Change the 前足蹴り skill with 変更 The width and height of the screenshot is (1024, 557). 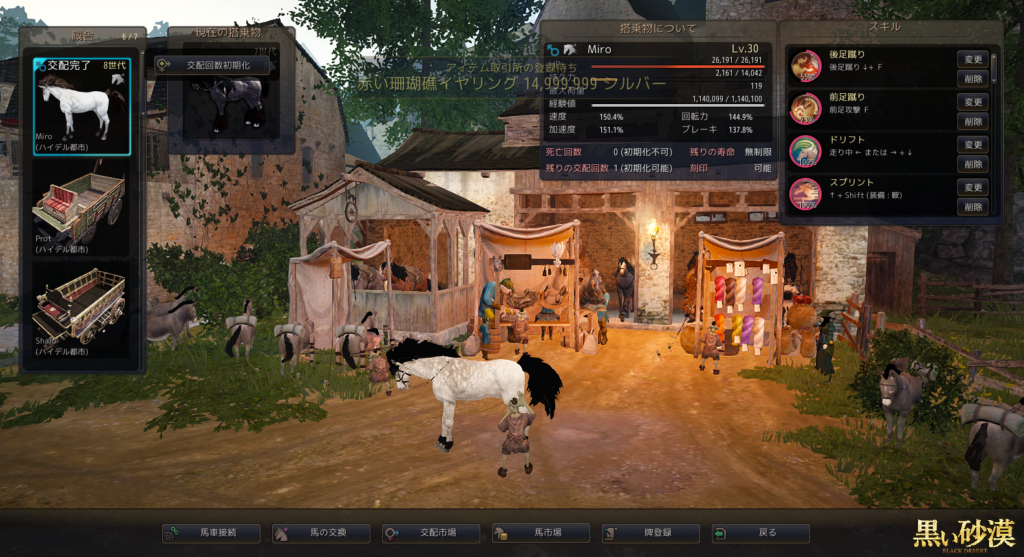973,102
